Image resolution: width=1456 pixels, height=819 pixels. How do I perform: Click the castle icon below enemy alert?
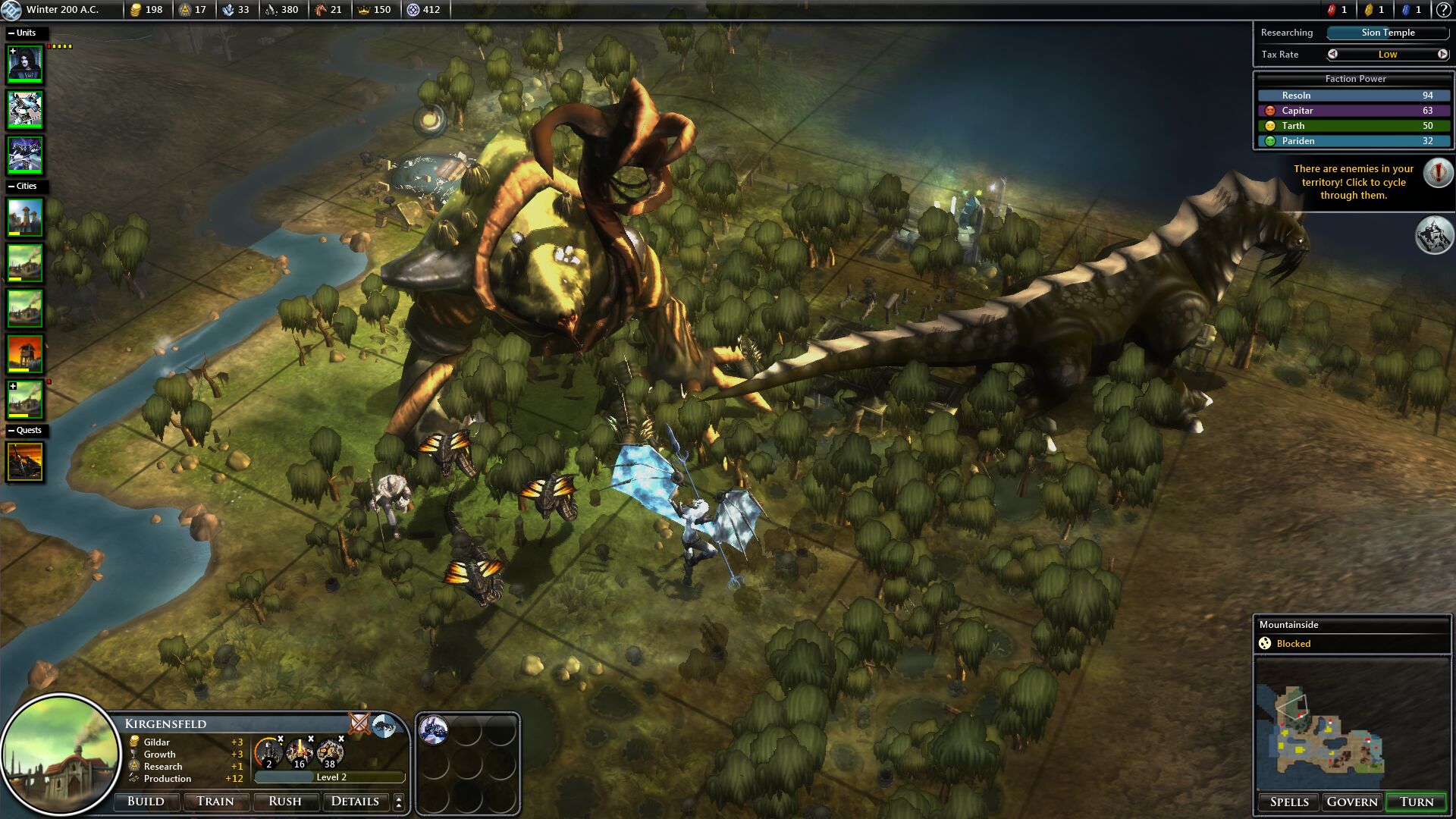(1433, 235)
